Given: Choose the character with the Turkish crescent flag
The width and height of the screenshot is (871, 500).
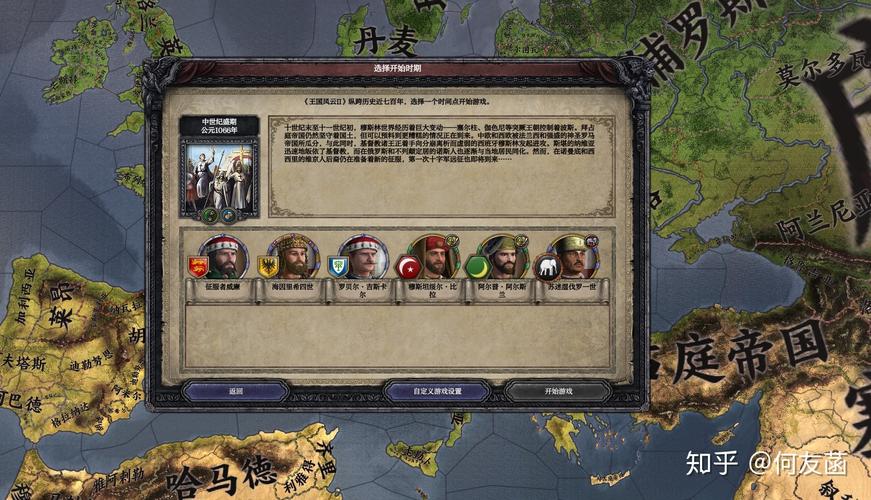Looking at the screenshot, I should point(429,259).
